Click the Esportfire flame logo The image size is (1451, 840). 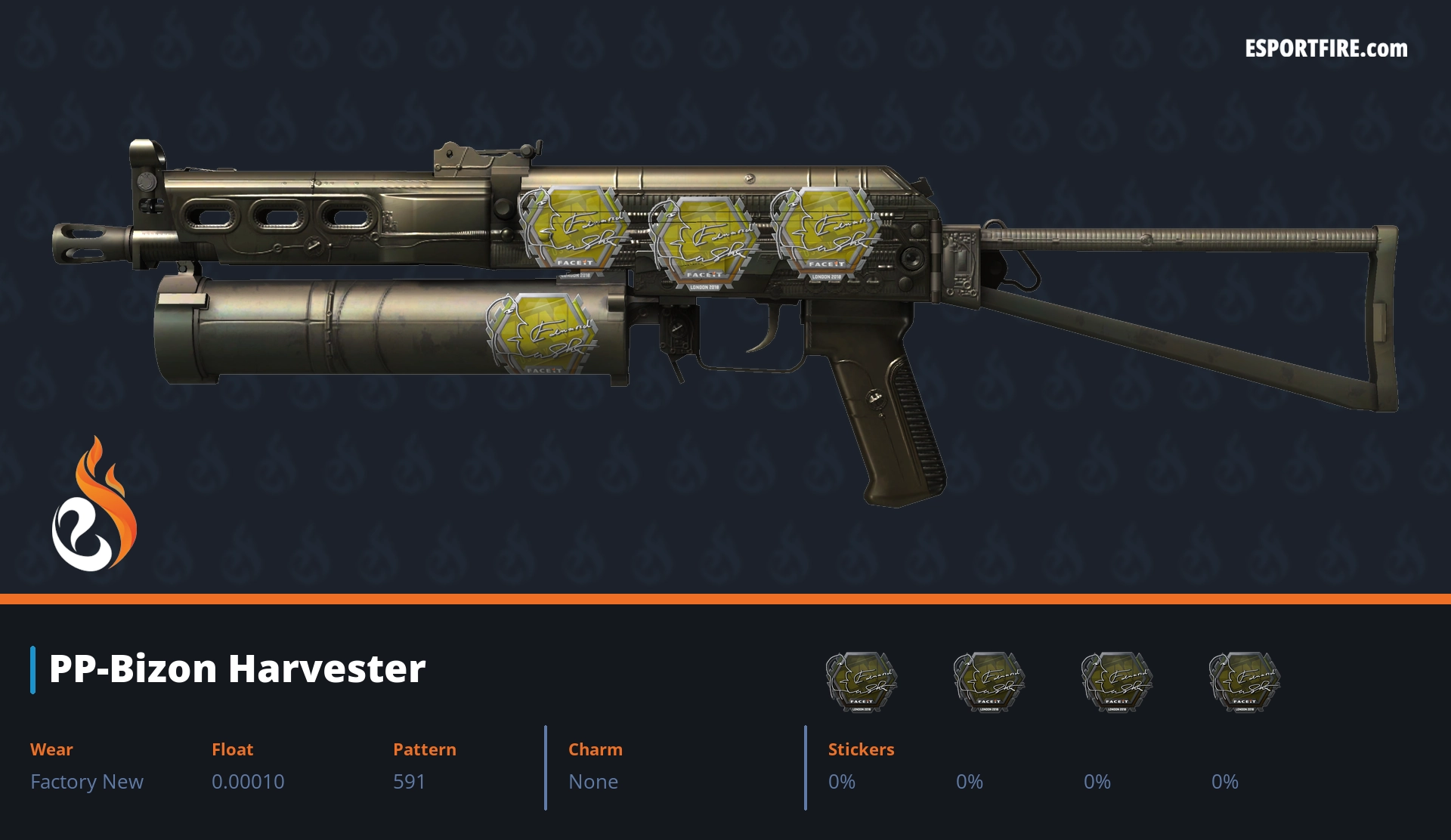click(94, 505)
